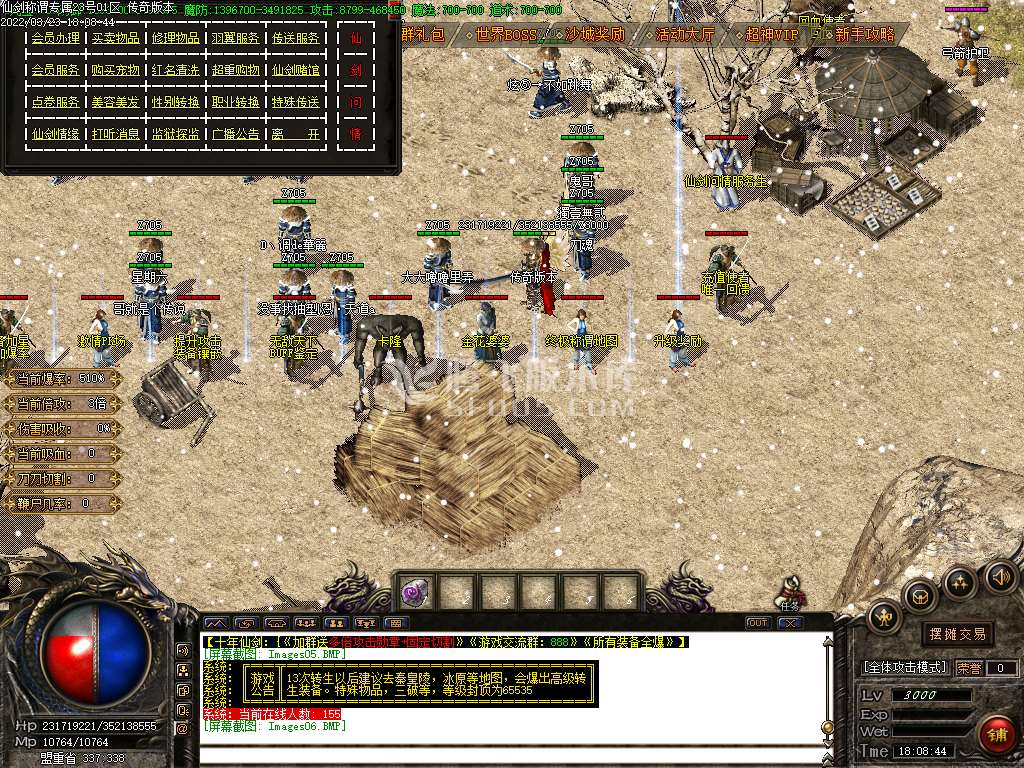
Task: Choose the 购买宠物 pet purchase option
Action: click(115, 71)
